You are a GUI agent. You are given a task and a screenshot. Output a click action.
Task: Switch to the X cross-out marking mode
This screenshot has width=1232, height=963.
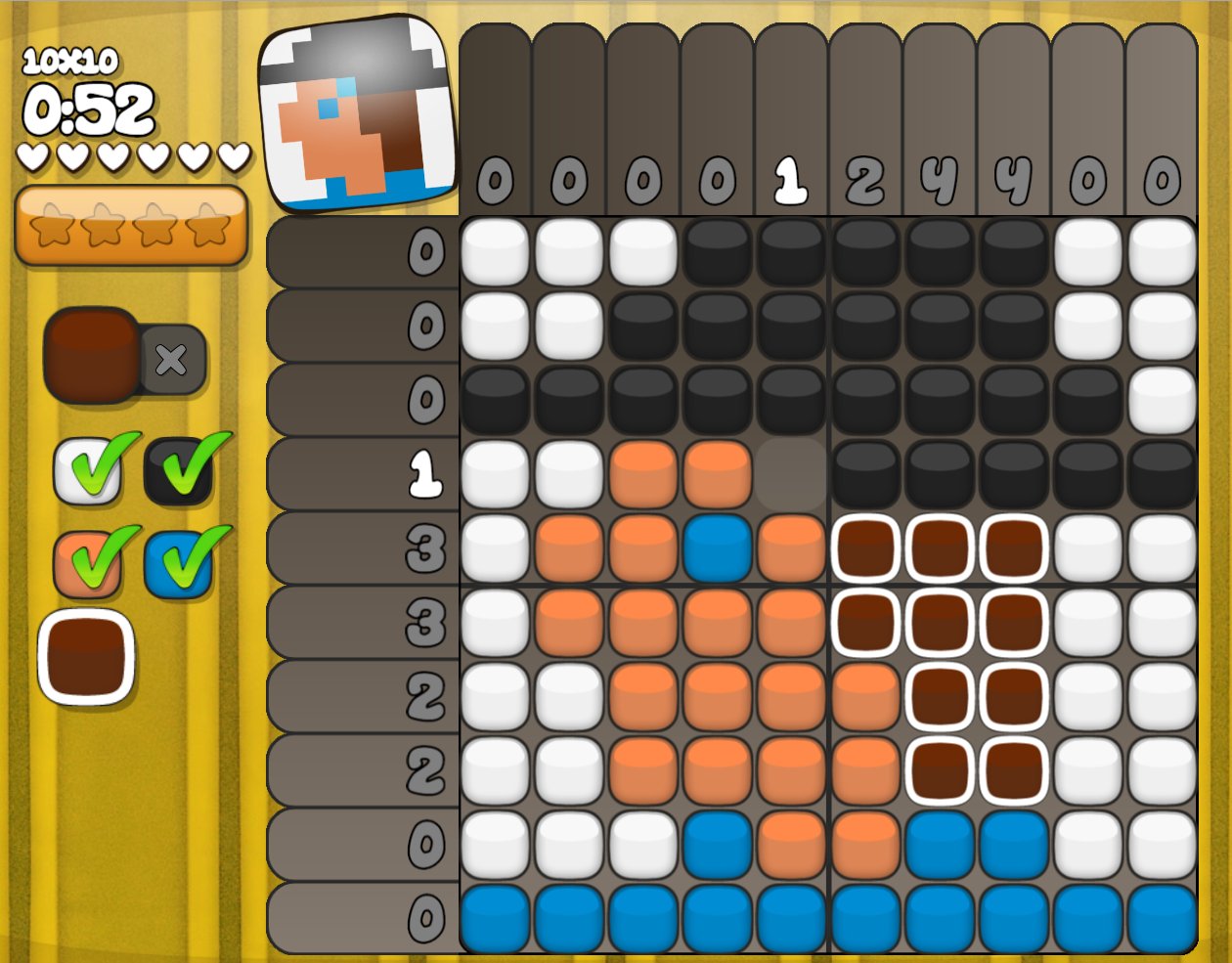(172, 360)
